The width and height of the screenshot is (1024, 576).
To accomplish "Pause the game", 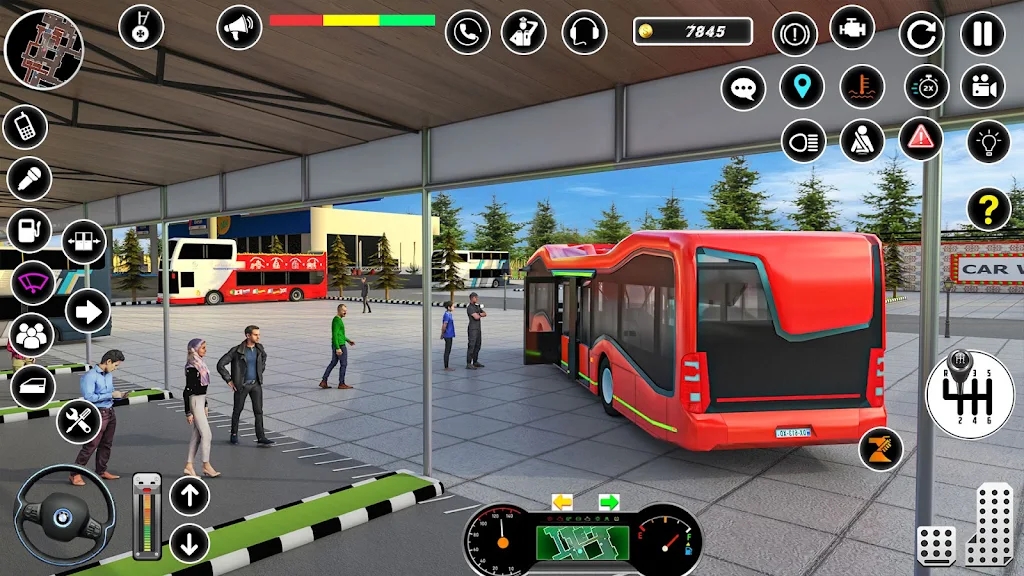I will [982, 32].
